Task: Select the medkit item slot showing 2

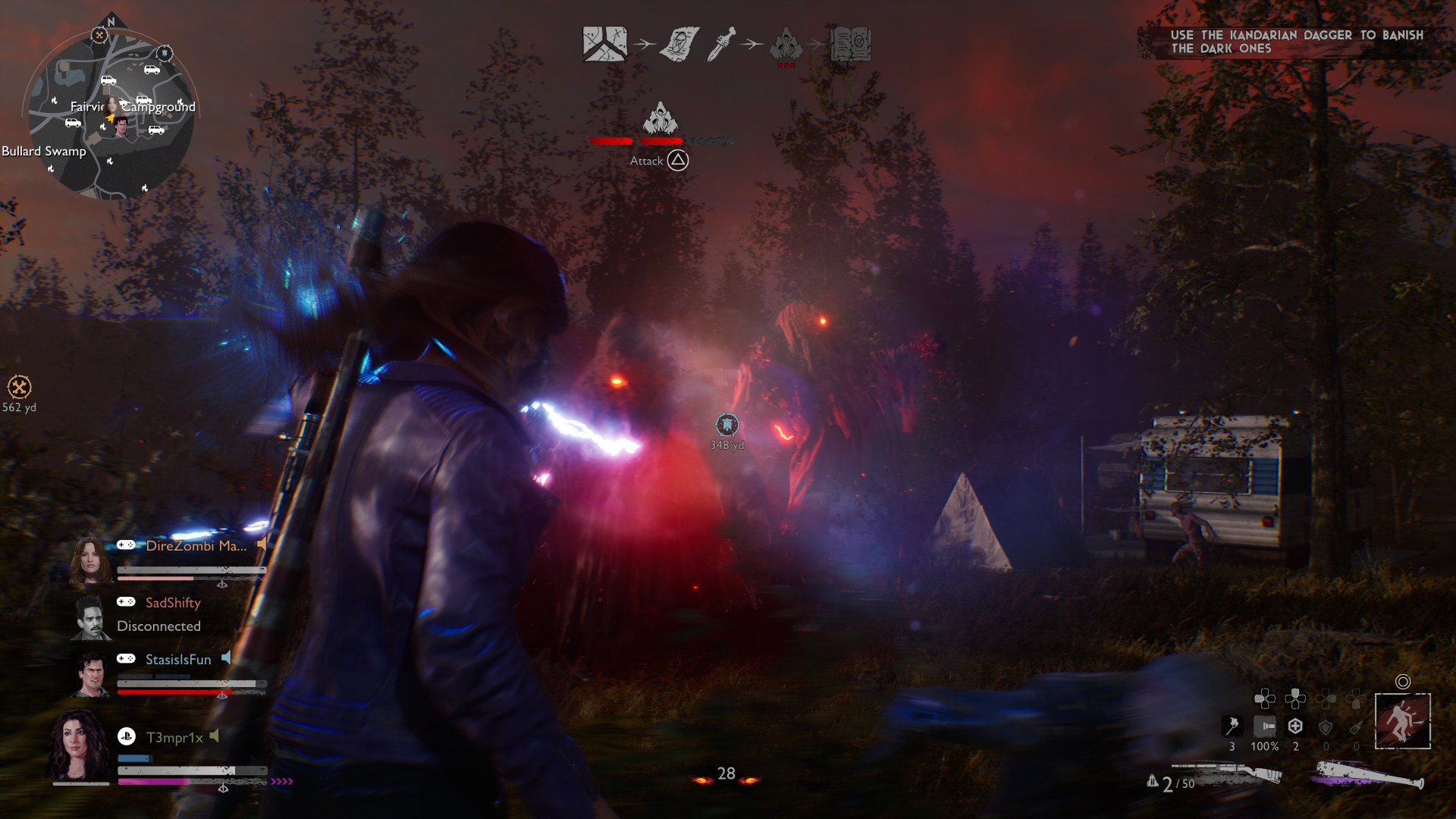Action: point(1295,726)
